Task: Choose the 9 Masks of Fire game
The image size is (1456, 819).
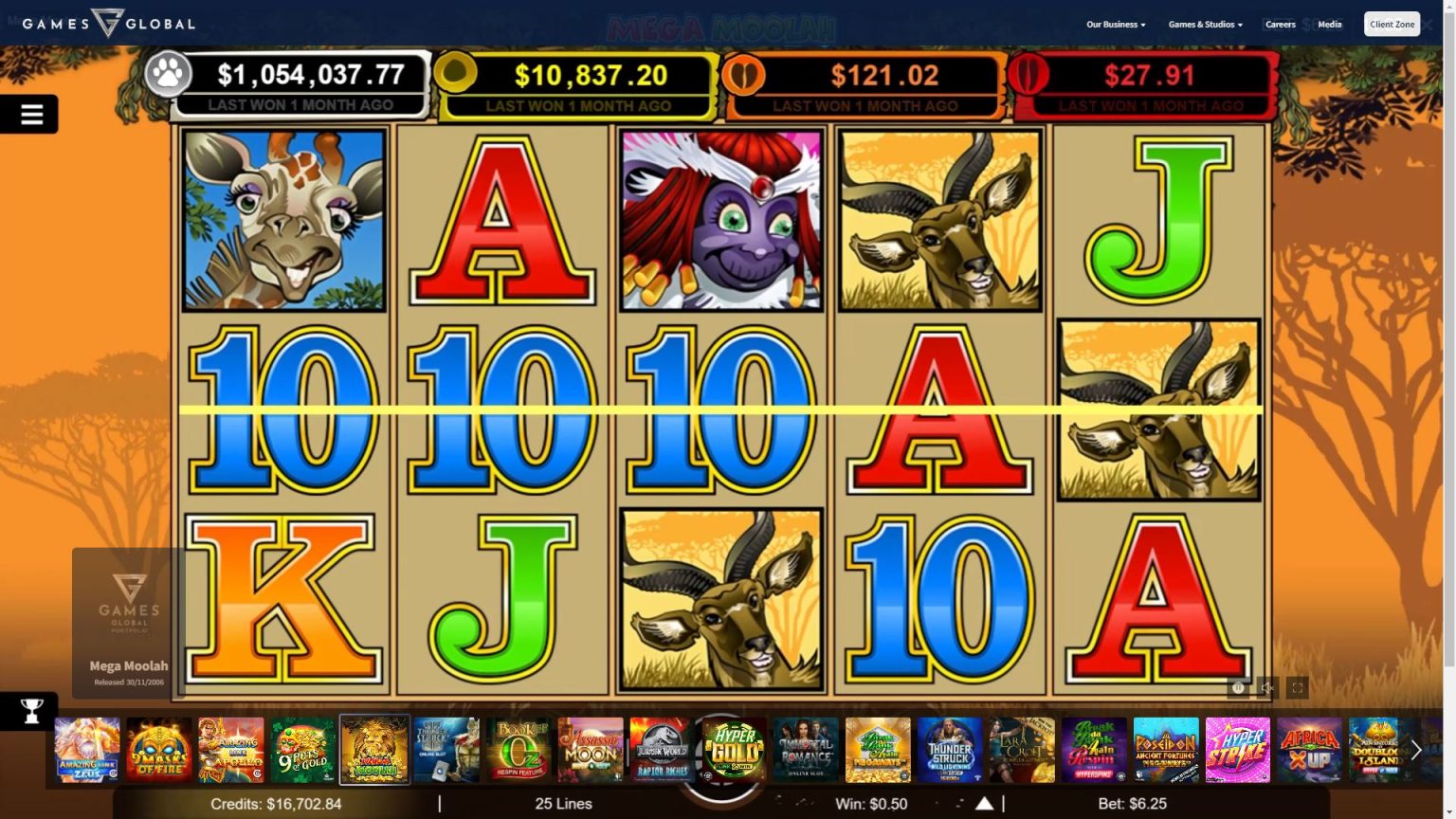Action: 159,750
